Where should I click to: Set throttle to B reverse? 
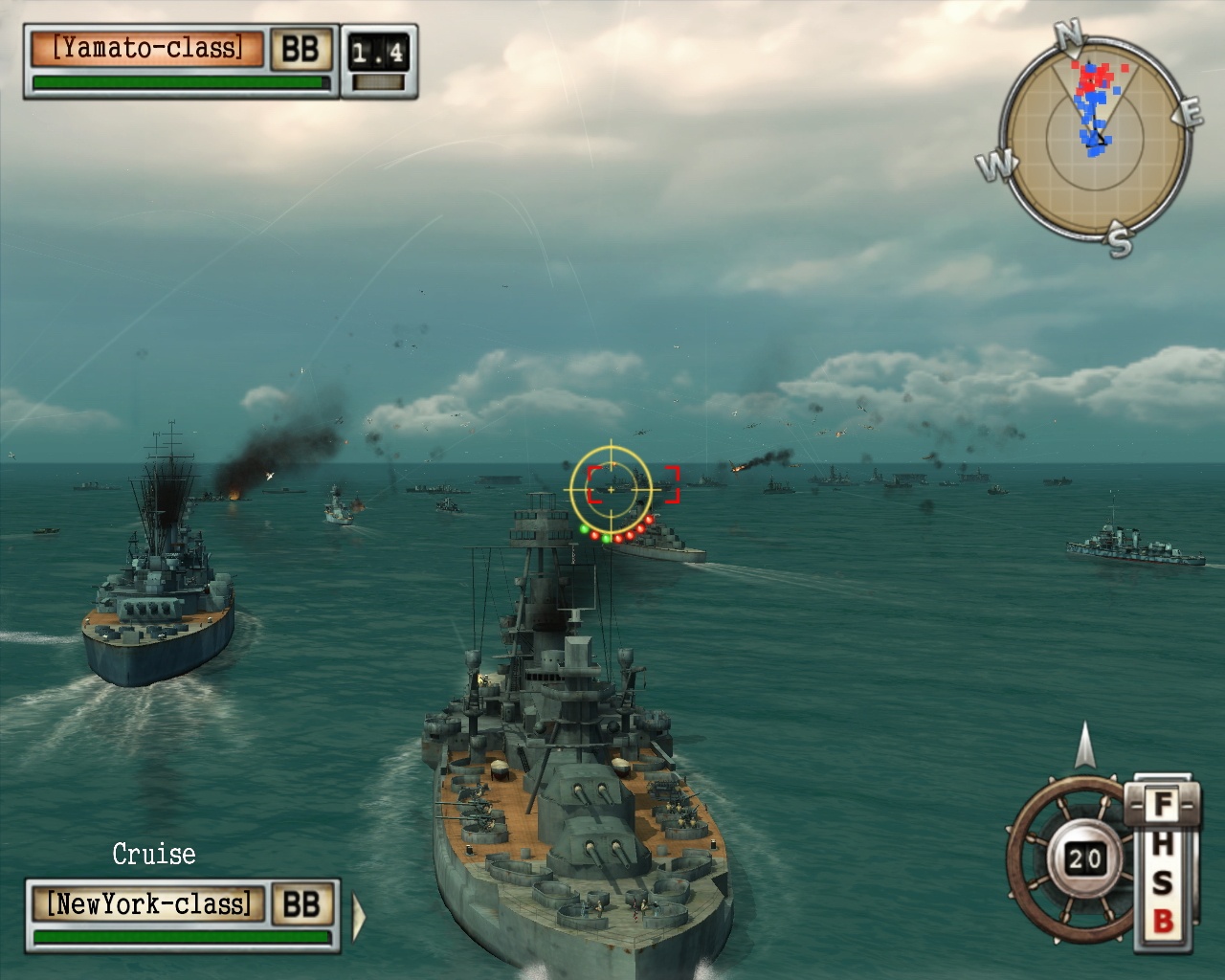pyautogui.click(x=1162, y=922)
